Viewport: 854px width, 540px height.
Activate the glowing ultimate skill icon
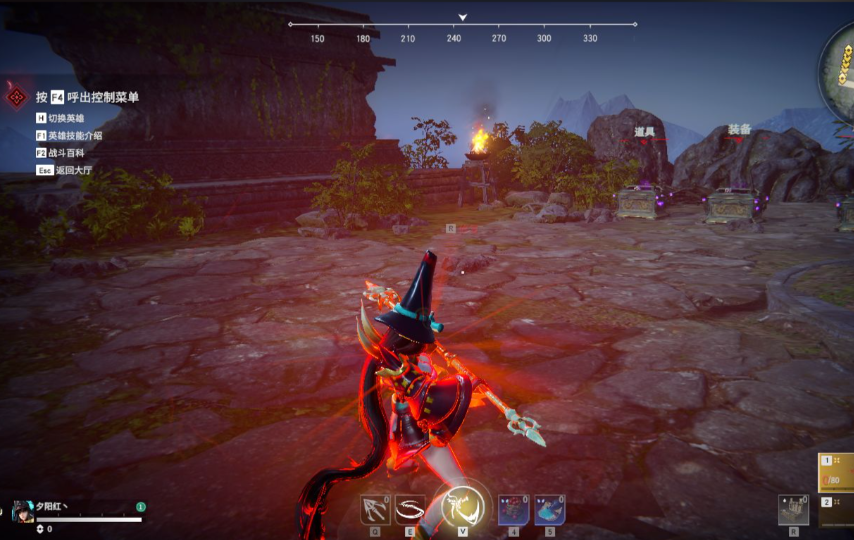463,507
